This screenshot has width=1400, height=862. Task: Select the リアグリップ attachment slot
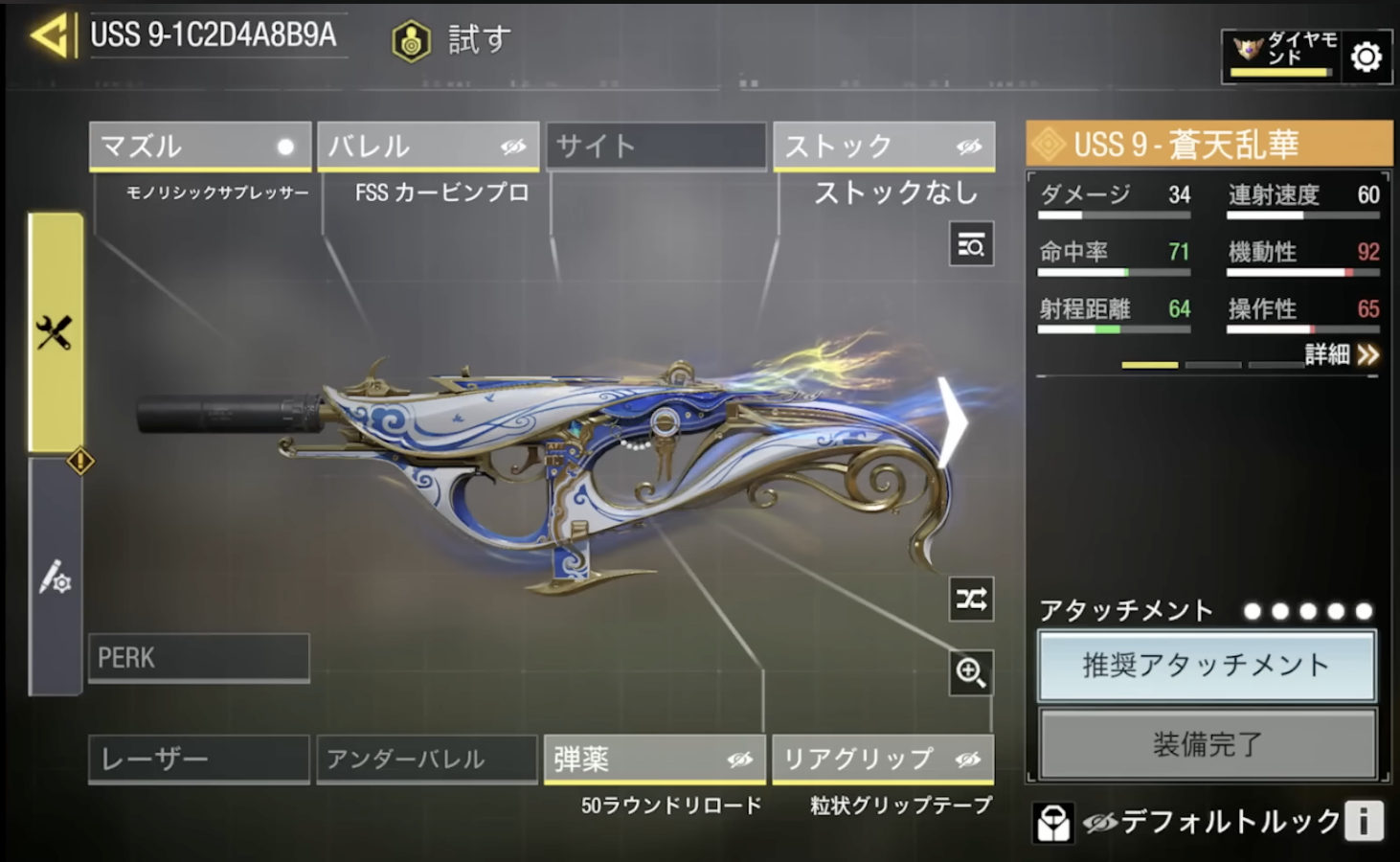[x=883, y=760]
